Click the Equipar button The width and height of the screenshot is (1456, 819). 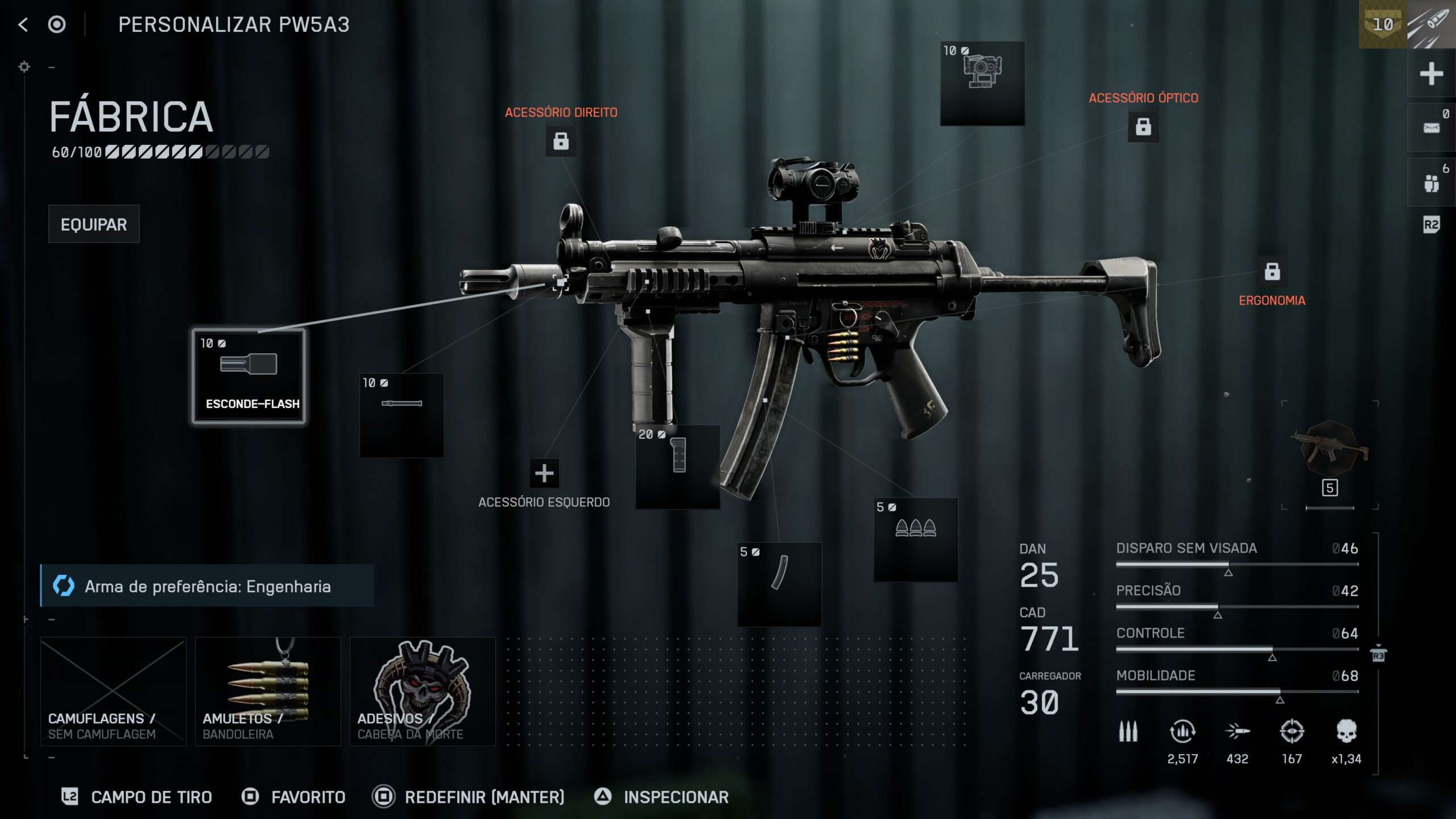click(94, 224)
